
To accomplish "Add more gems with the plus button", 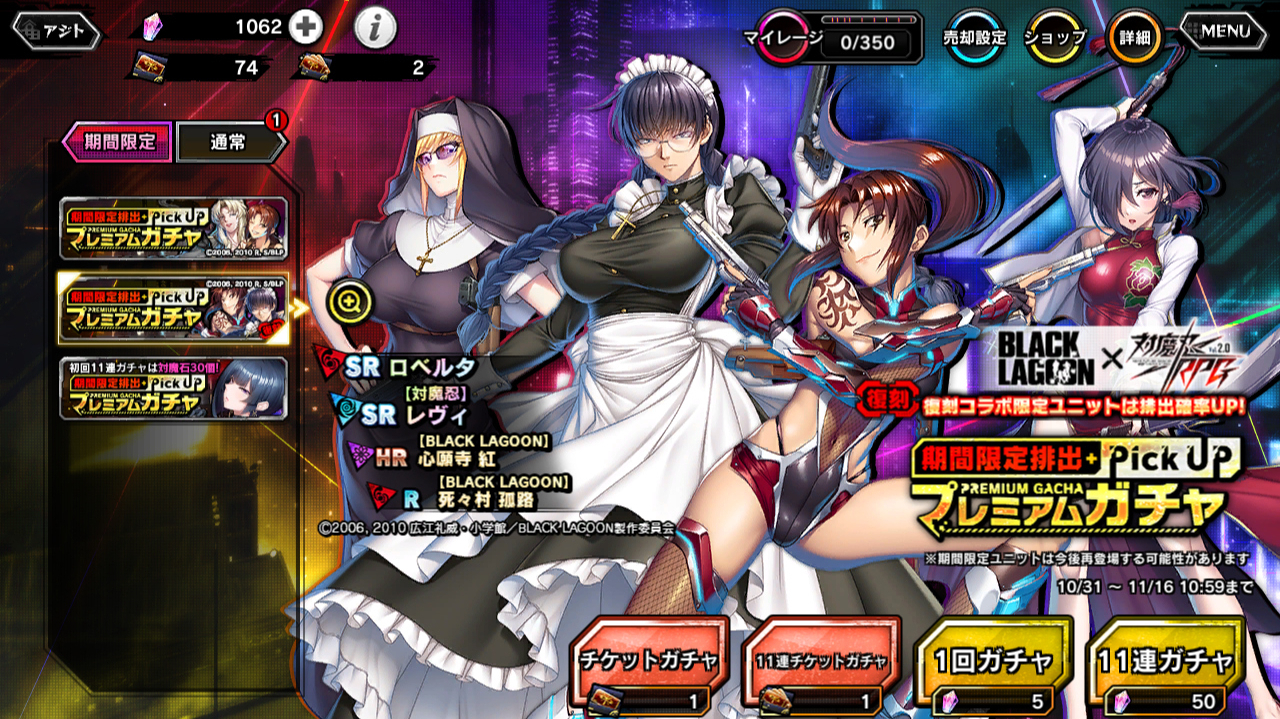I will [x=306, y=28].
